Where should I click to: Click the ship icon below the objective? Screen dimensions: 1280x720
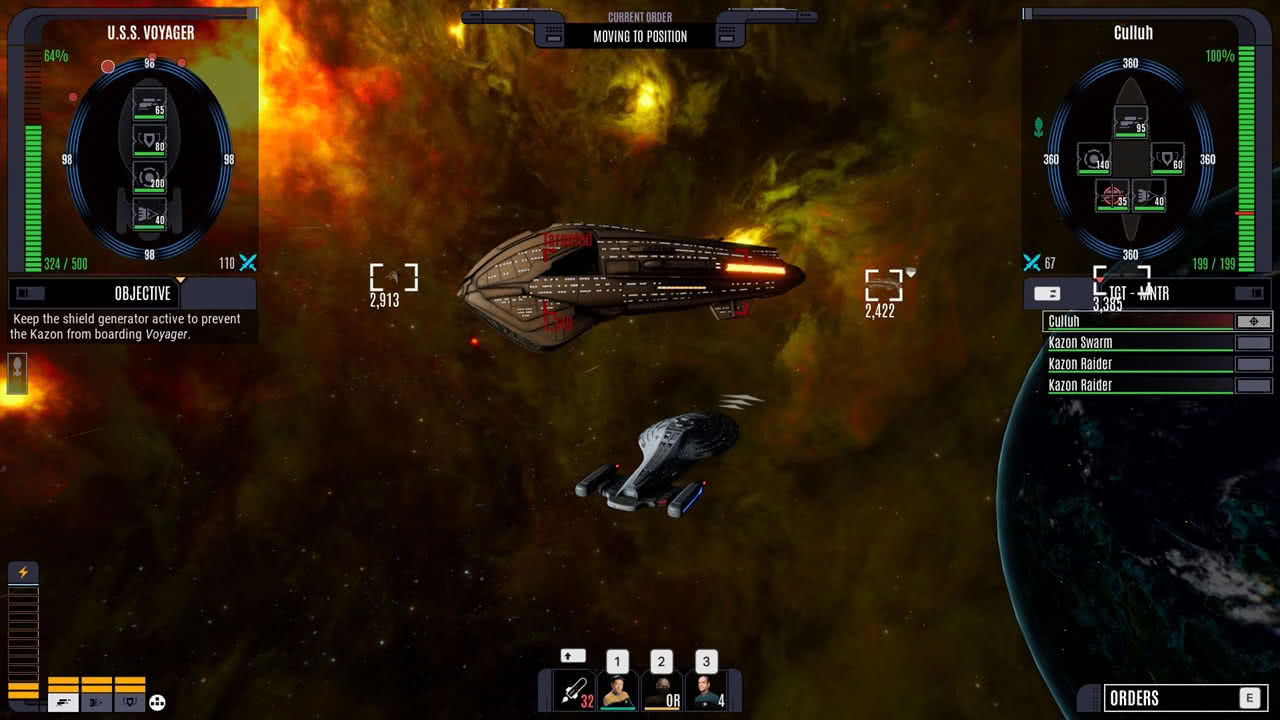tap(16, 374)
